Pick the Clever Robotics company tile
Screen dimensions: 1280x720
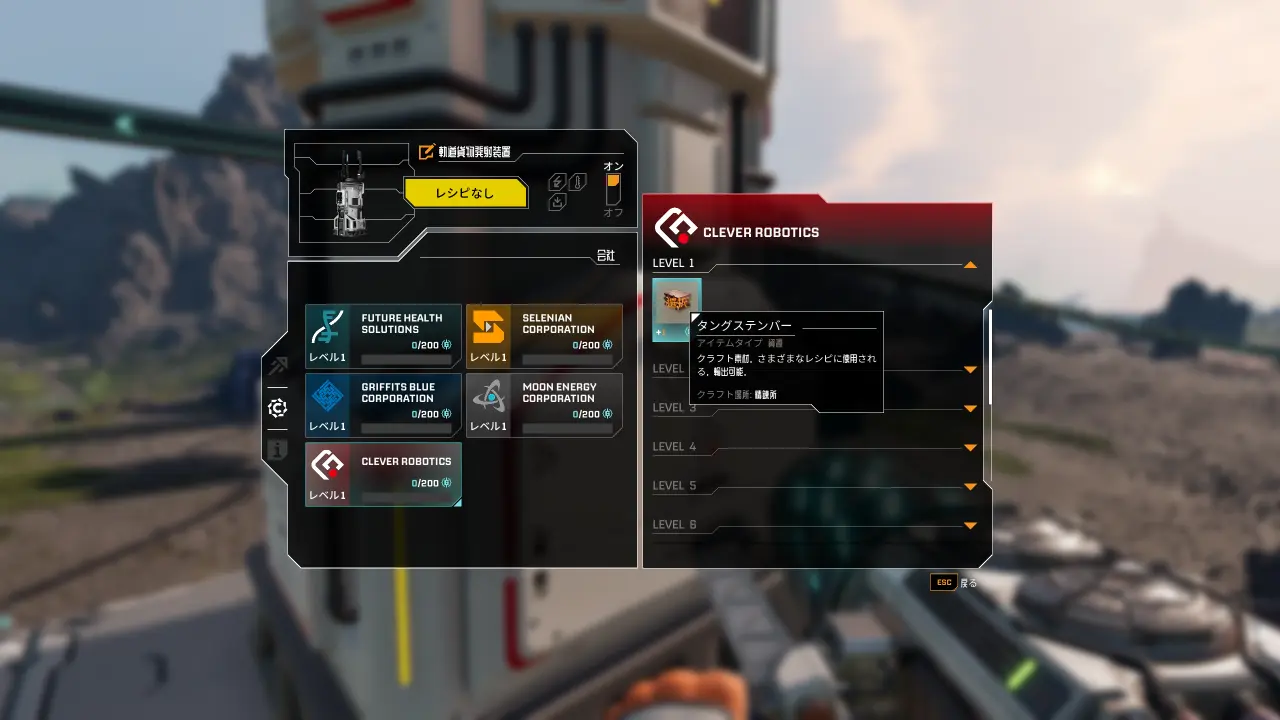coord(383,474)
